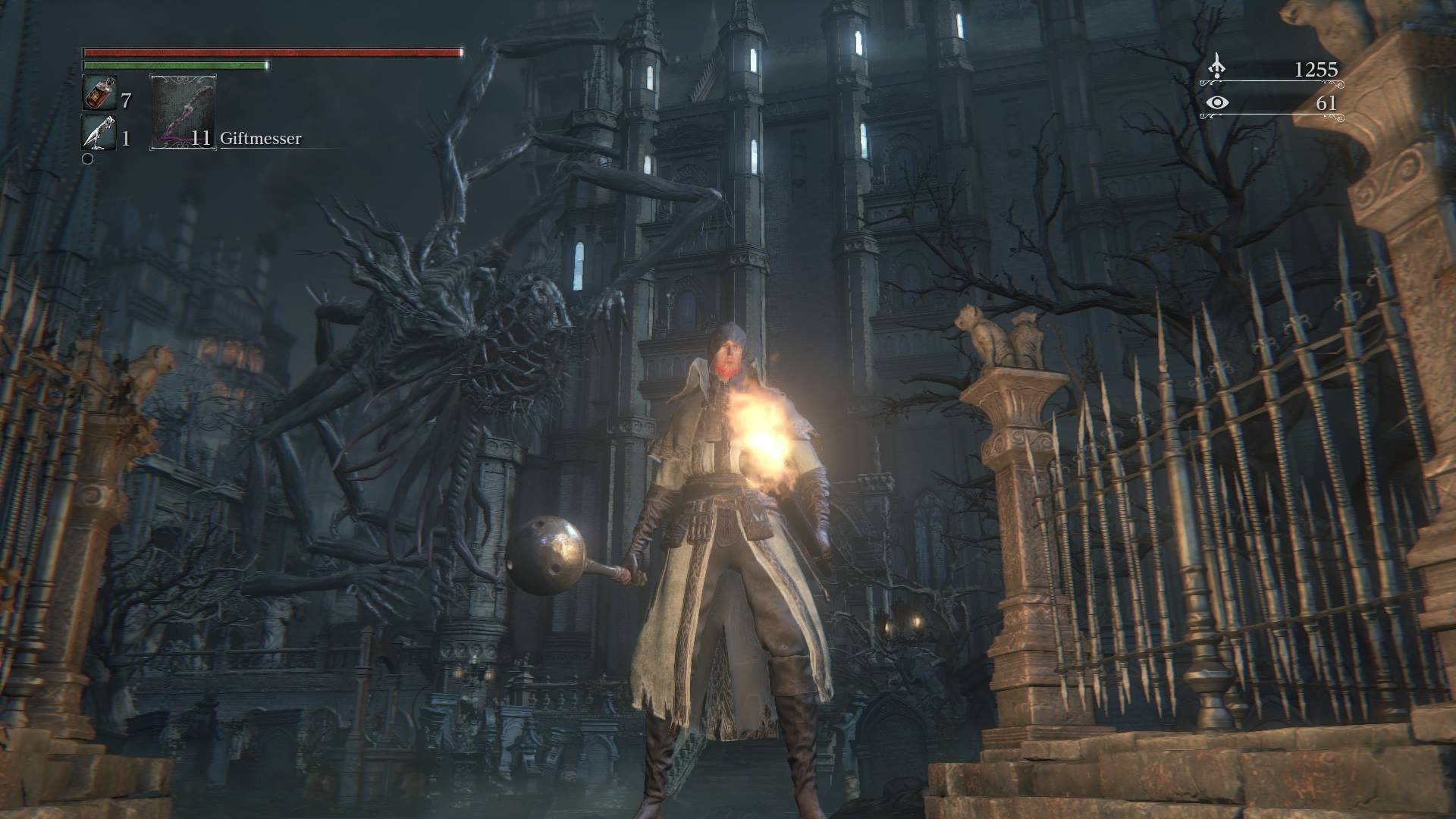Click the green stamina bar
This screenshot has height=819, width=1456.
click(174, 67)
